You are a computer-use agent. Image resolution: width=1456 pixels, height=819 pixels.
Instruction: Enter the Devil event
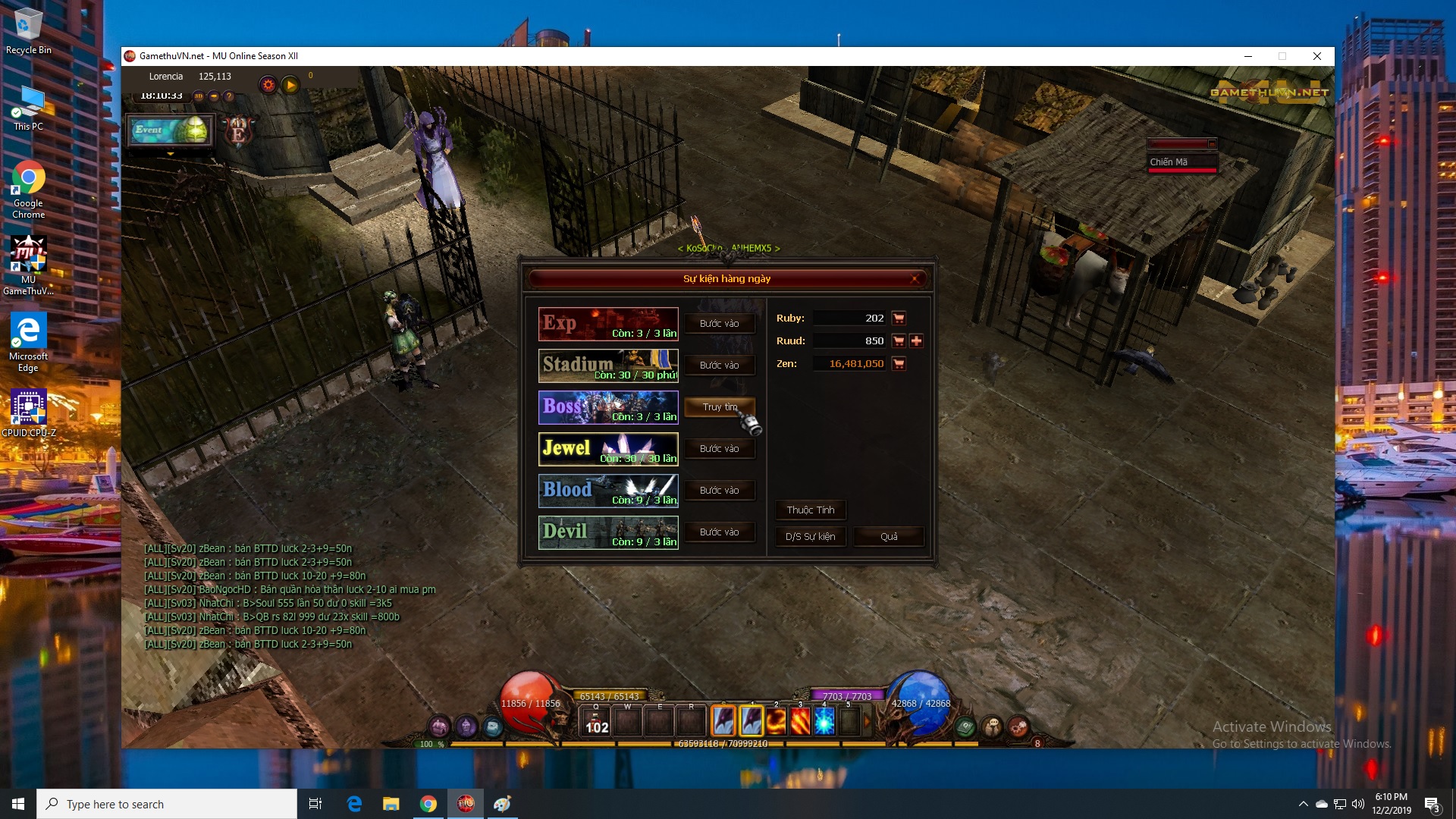719,532
